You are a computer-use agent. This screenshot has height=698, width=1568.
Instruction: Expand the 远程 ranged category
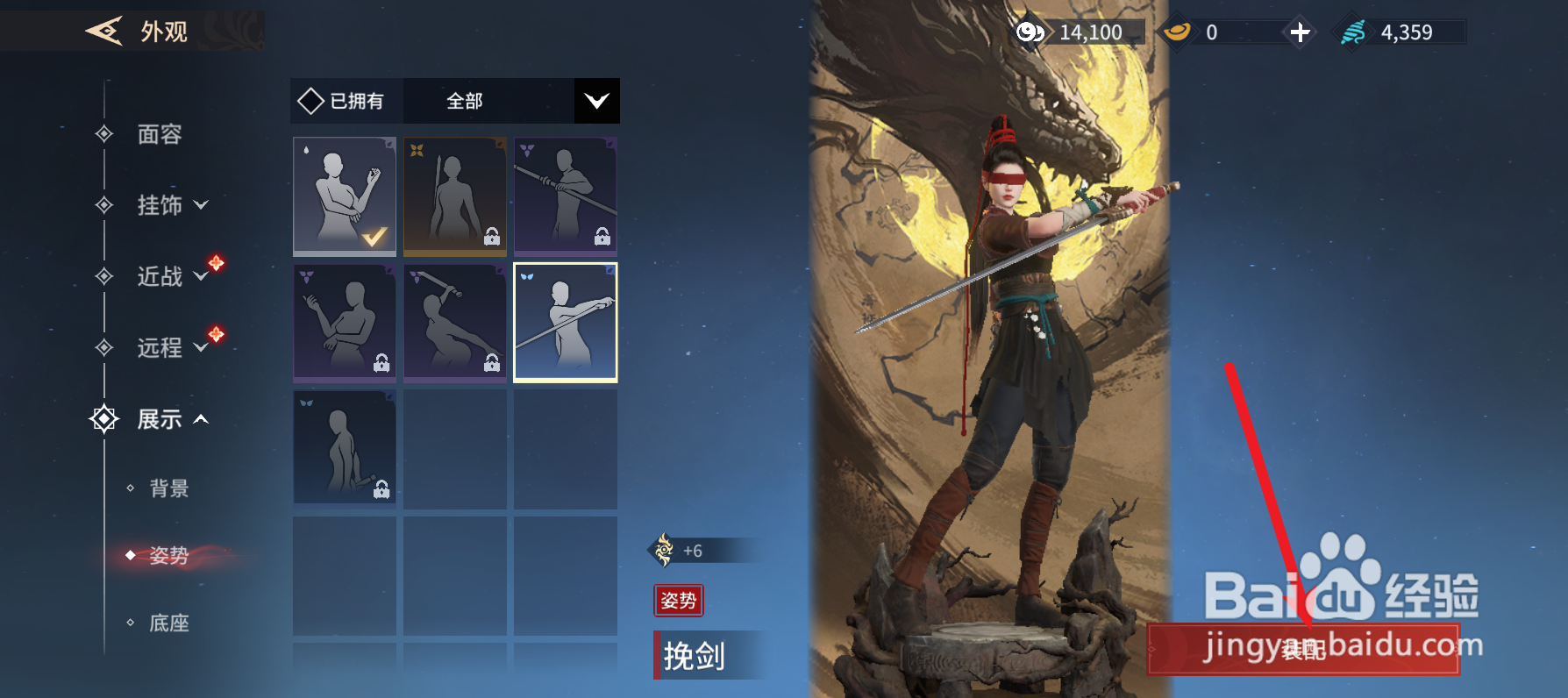pyautogui.click(x=172, y=347)
